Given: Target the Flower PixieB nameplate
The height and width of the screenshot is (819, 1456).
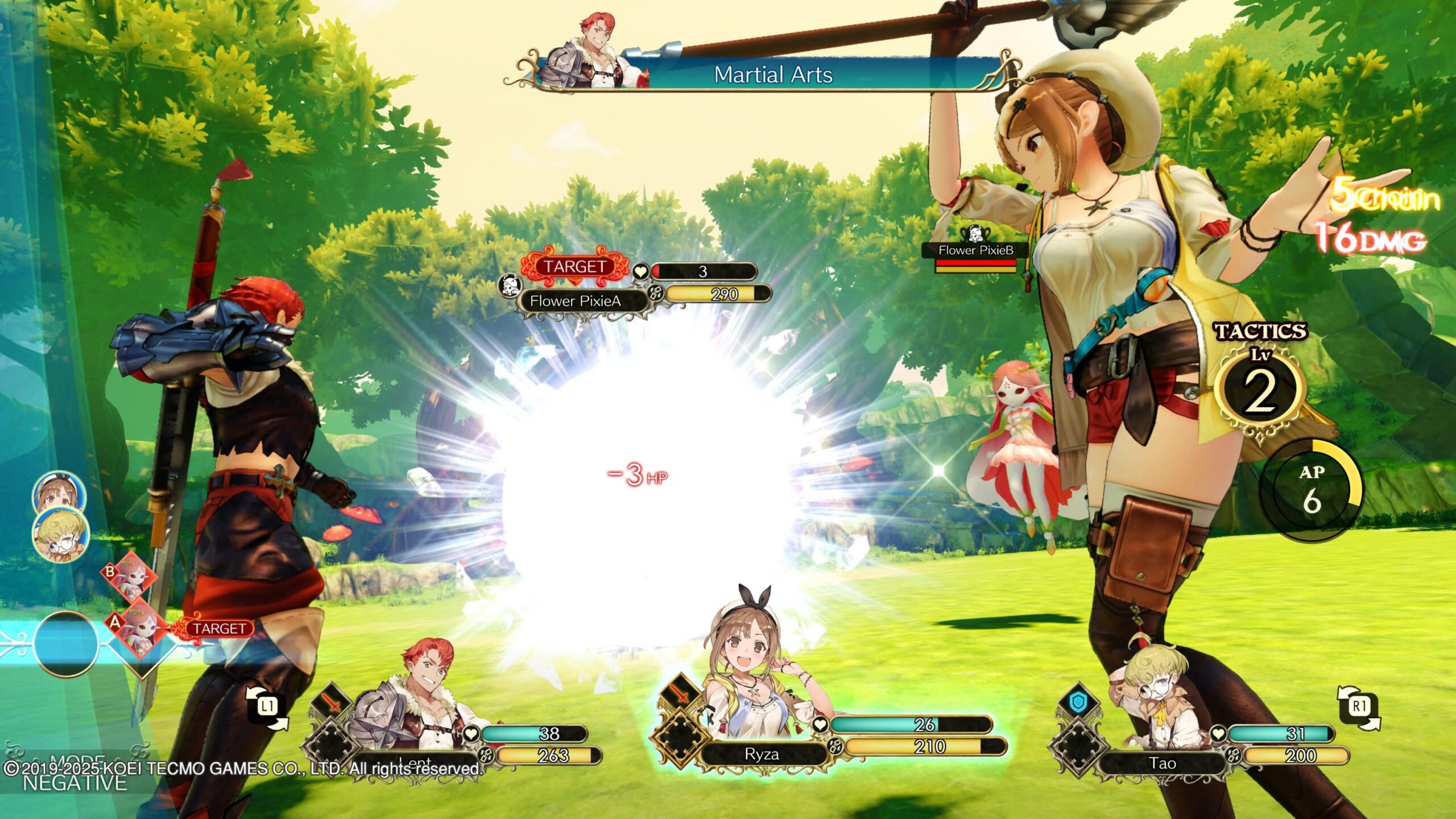Looking at the screenshot, I should pyautogui.click(x=975, y=250).
